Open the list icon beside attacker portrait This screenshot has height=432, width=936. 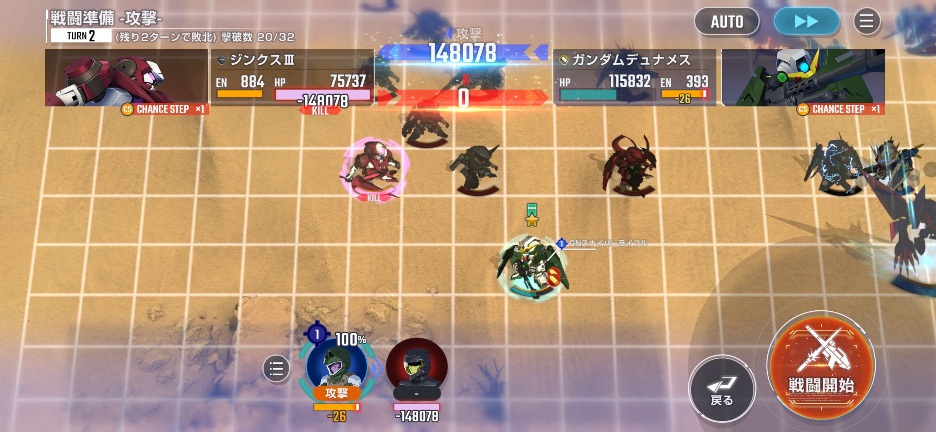[x=277, y=369]
